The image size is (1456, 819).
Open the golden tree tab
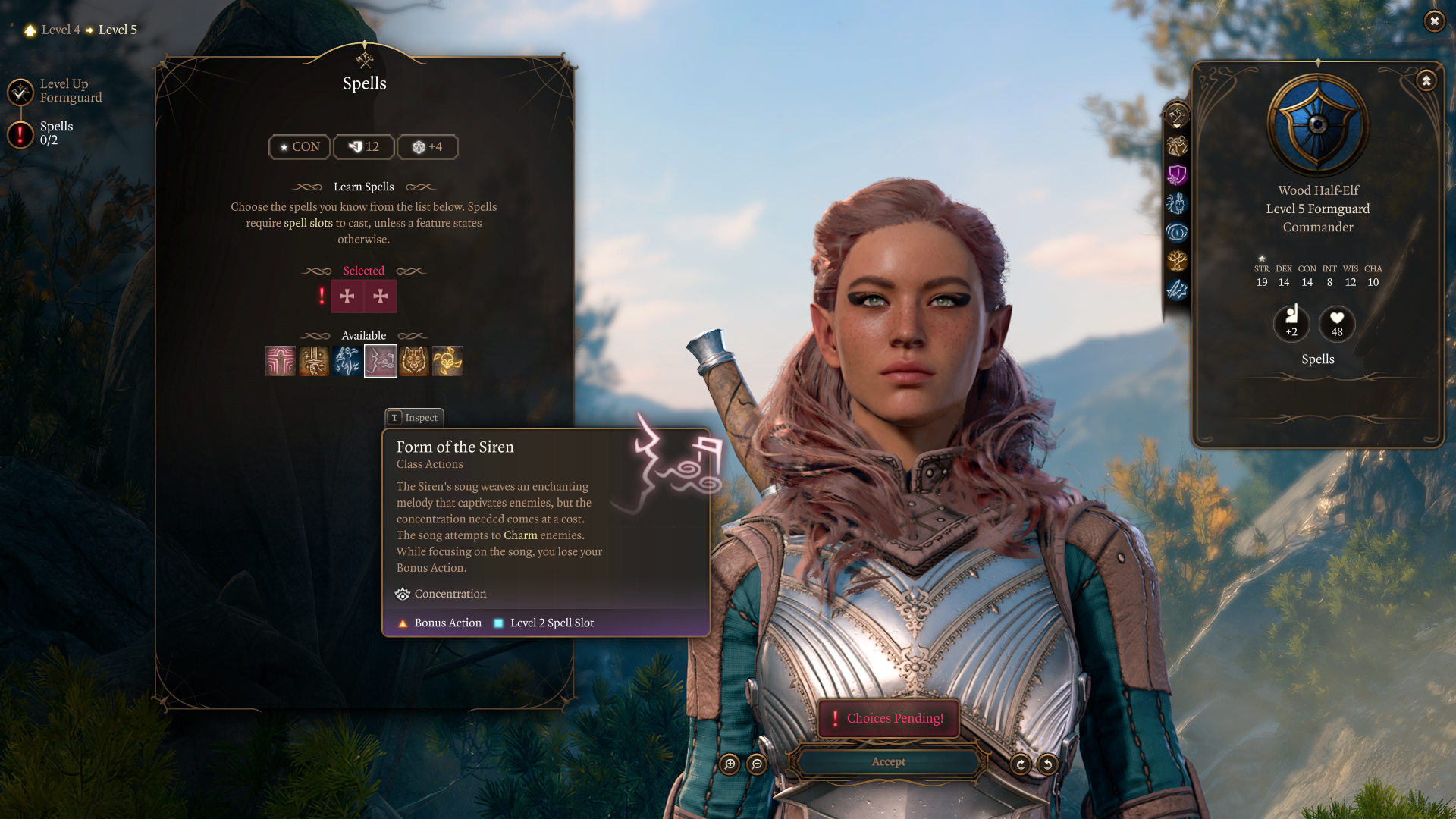click(1177, 261)
